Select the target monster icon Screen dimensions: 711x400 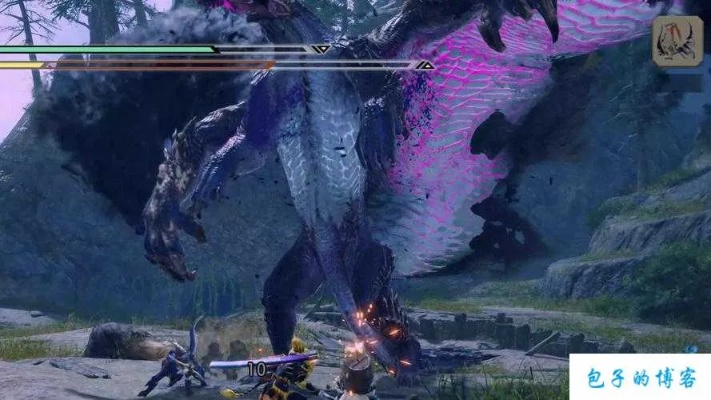pos(677,43)
